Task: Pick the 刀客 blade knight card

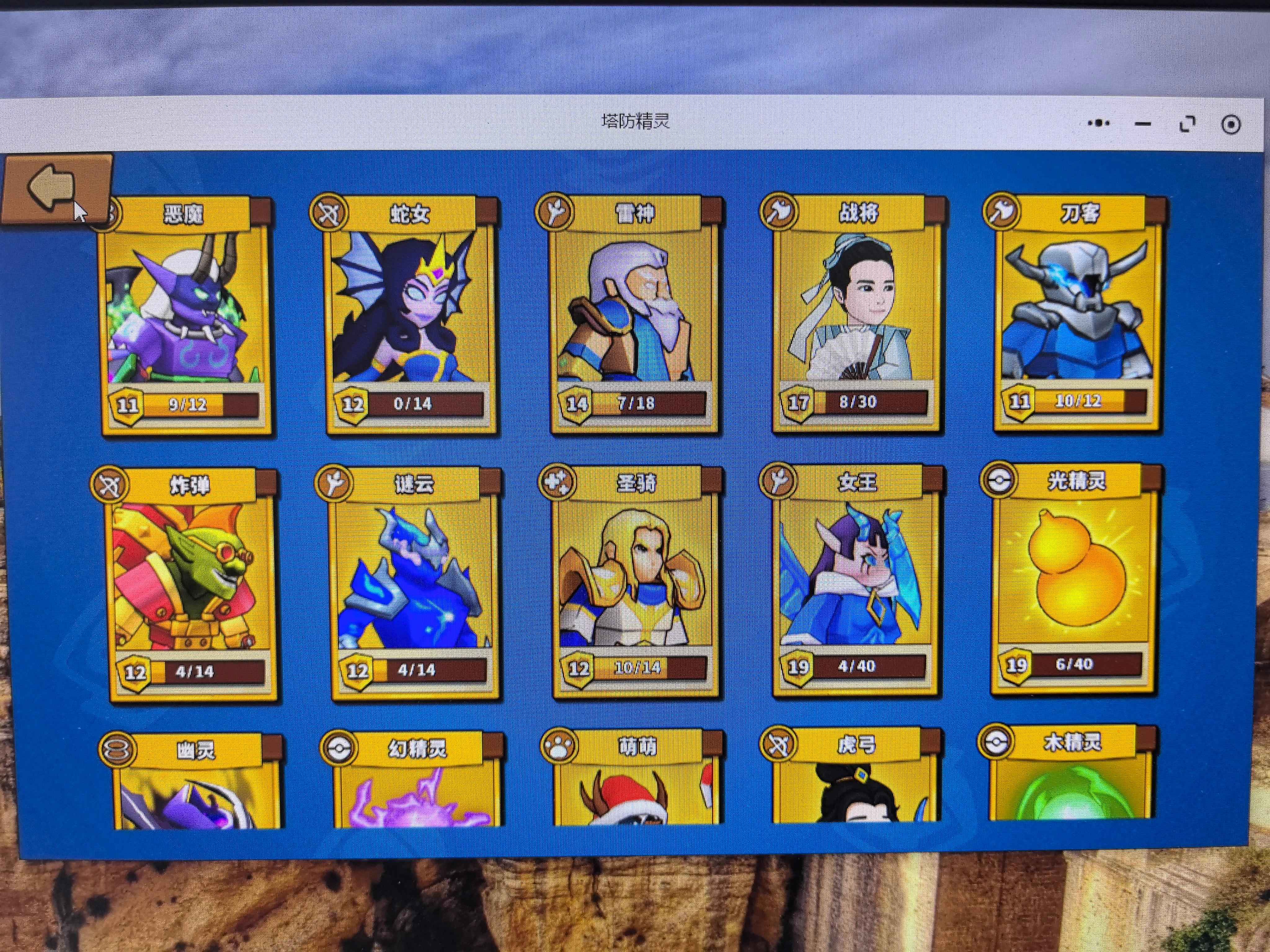Action: pos(1077,313)
